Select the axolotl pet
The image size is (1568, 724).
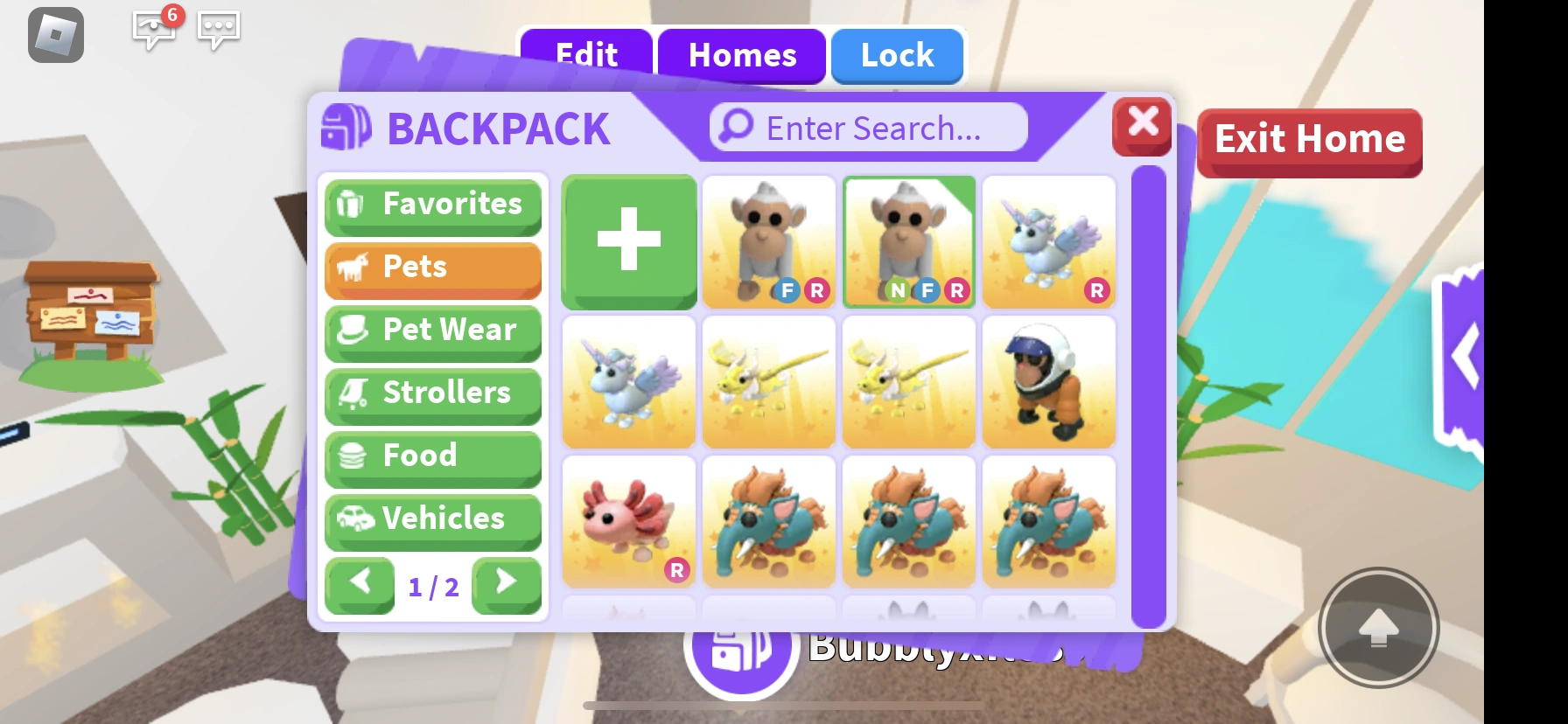tap(628, 522)
